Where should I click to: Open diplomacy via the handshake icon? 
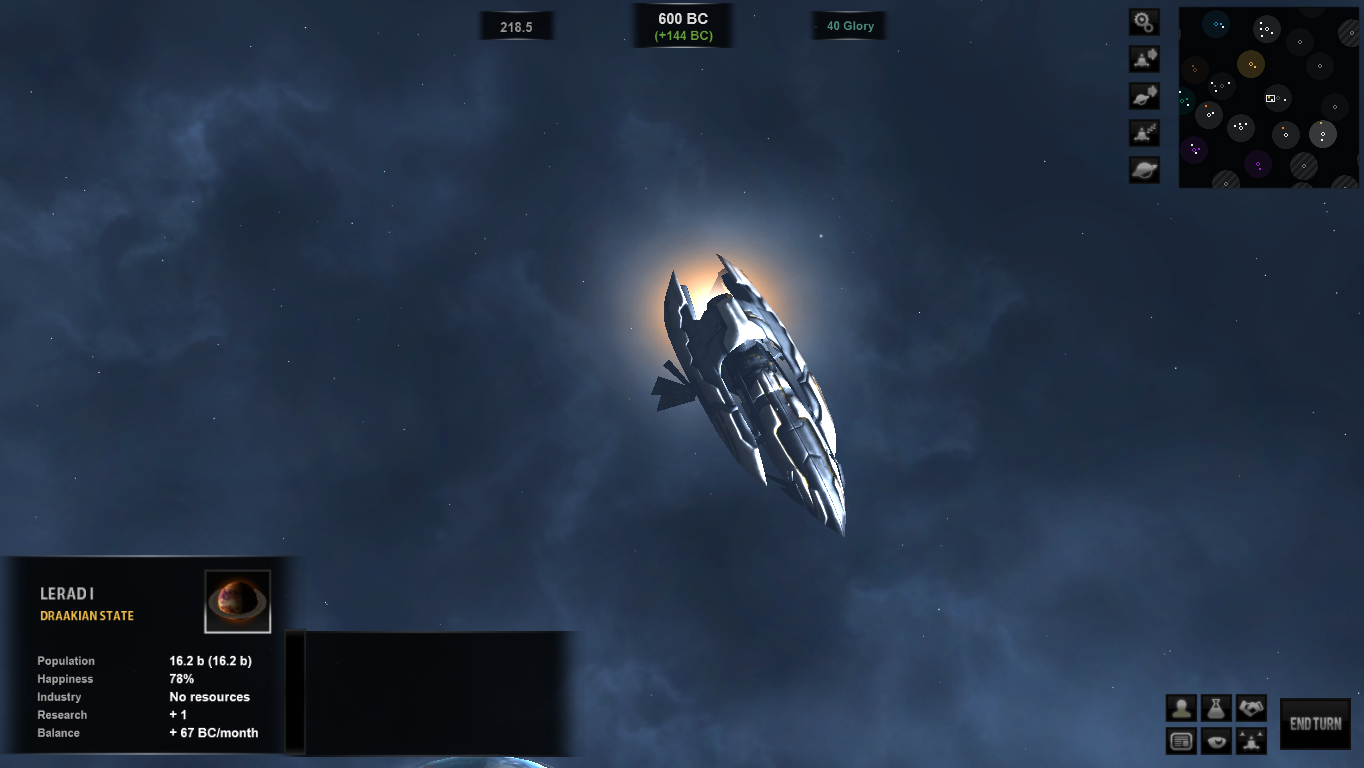point(1252,707)
